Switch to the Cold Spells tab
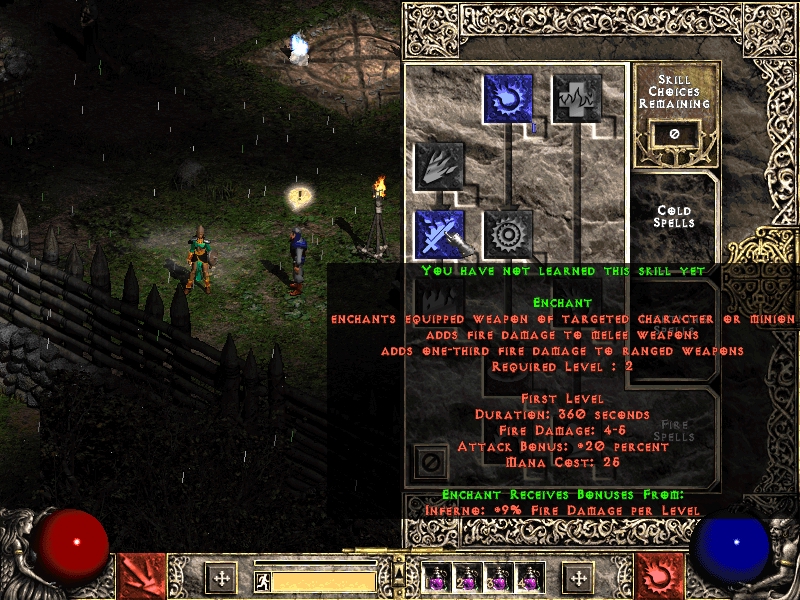This screenshot has height=600, width=800. 675,217
